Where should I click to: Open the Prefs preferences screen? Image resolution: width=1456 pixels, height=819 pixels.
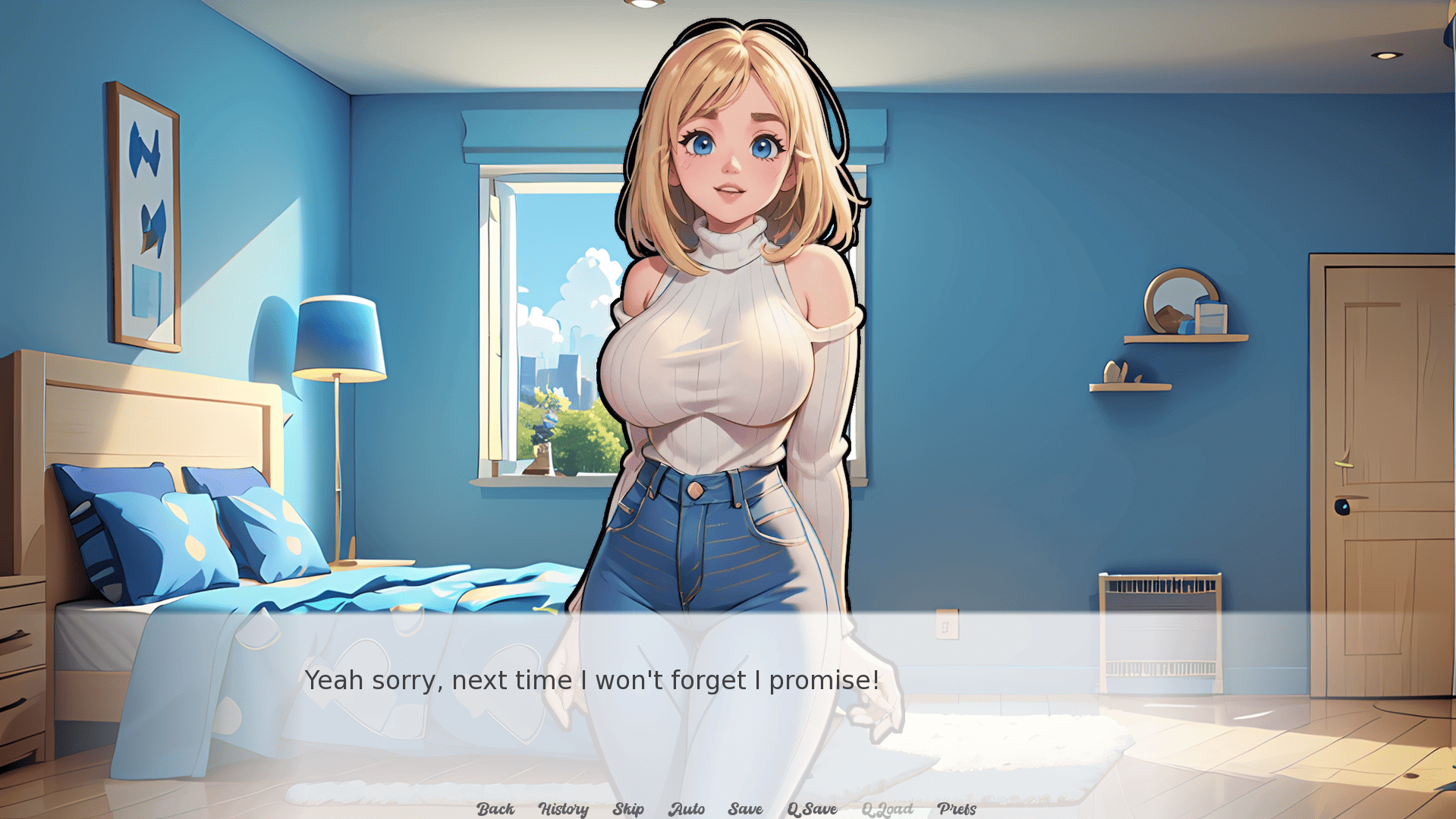(x=958, y=809)
